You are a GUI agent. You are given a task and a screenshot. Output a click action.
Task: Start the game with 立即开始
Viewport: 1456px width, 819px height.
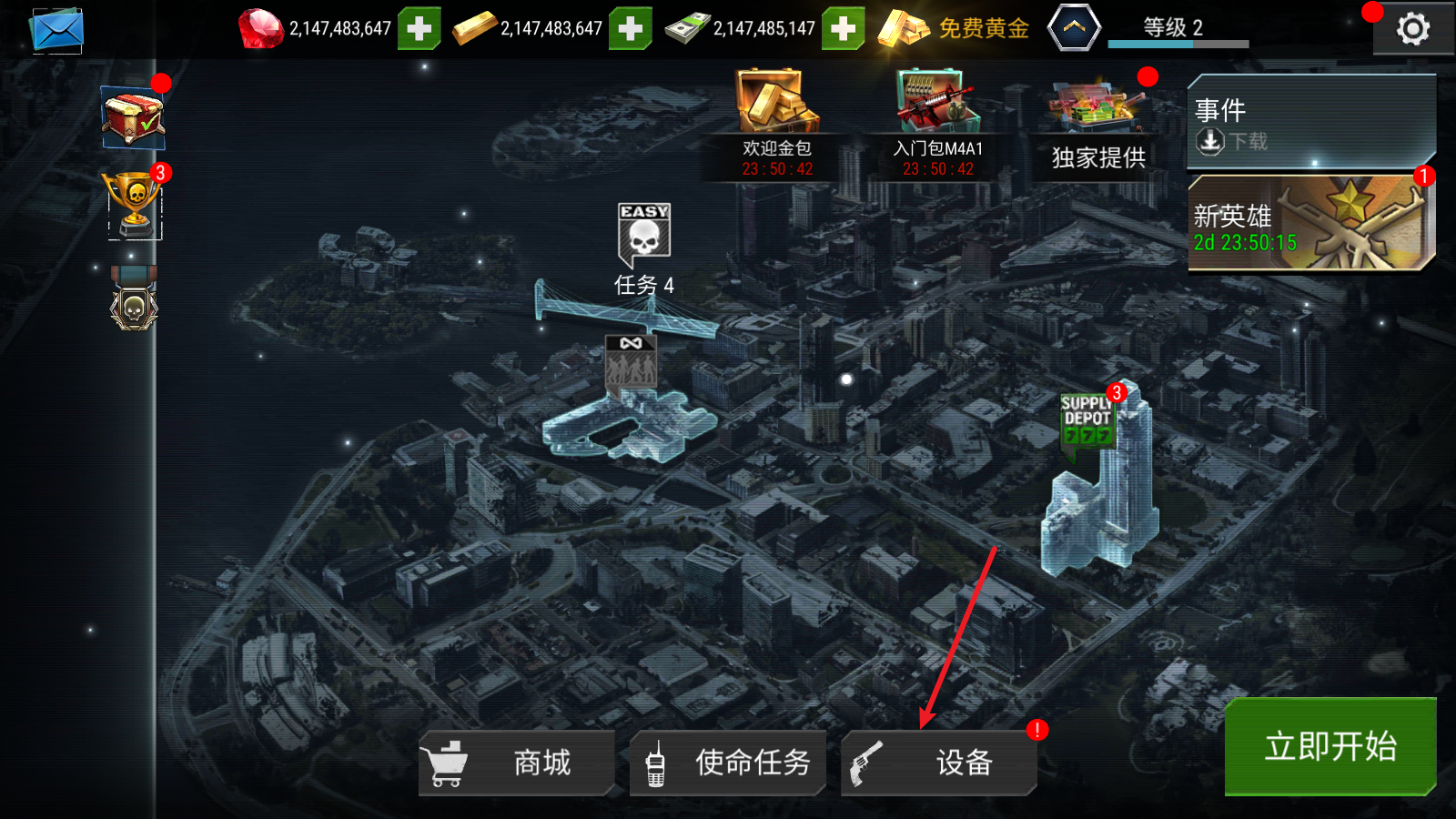[1330, 746]
